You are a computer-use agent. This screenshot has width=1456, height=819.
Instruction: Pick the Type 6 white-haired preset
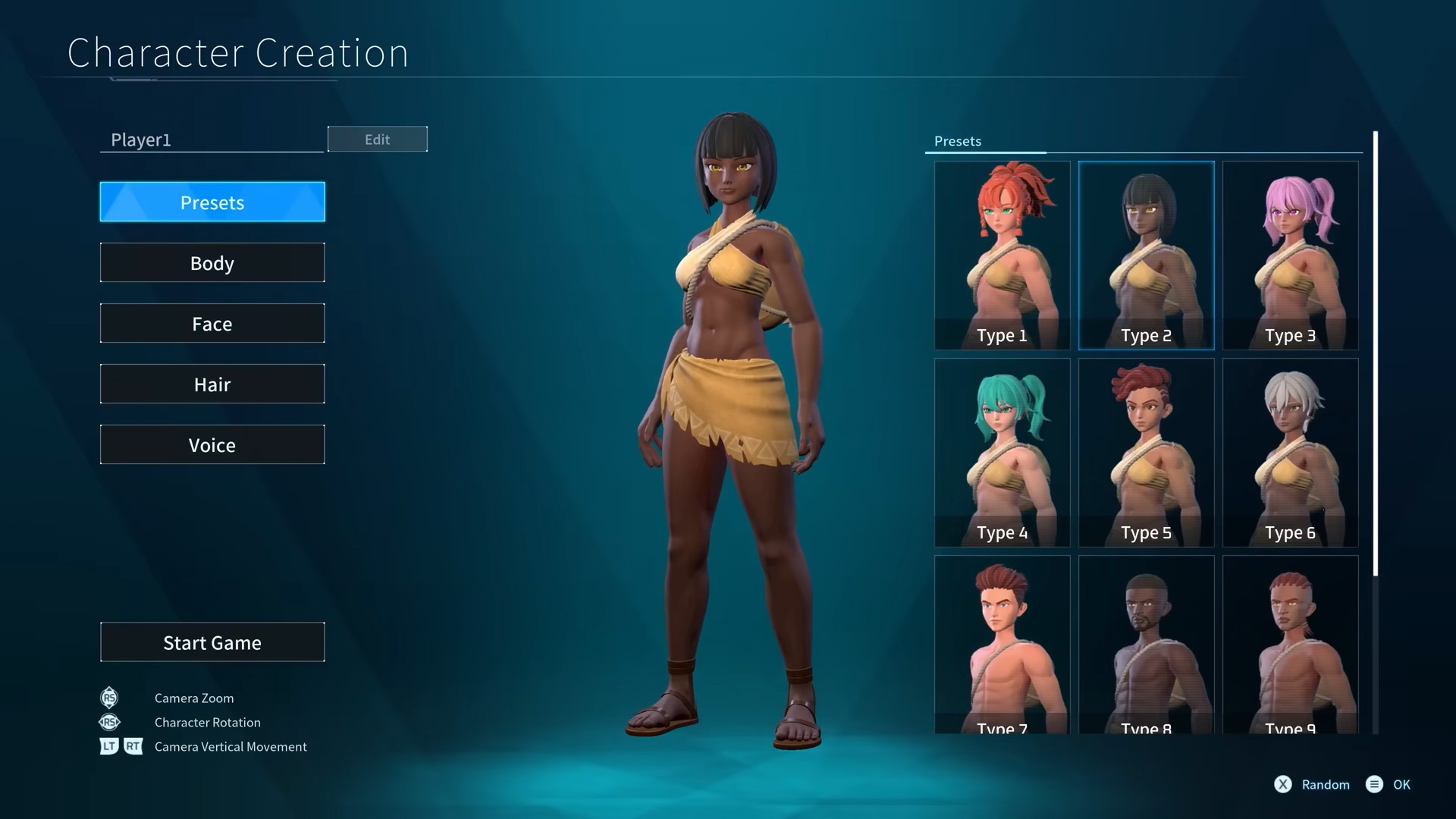coord(1290,452)
